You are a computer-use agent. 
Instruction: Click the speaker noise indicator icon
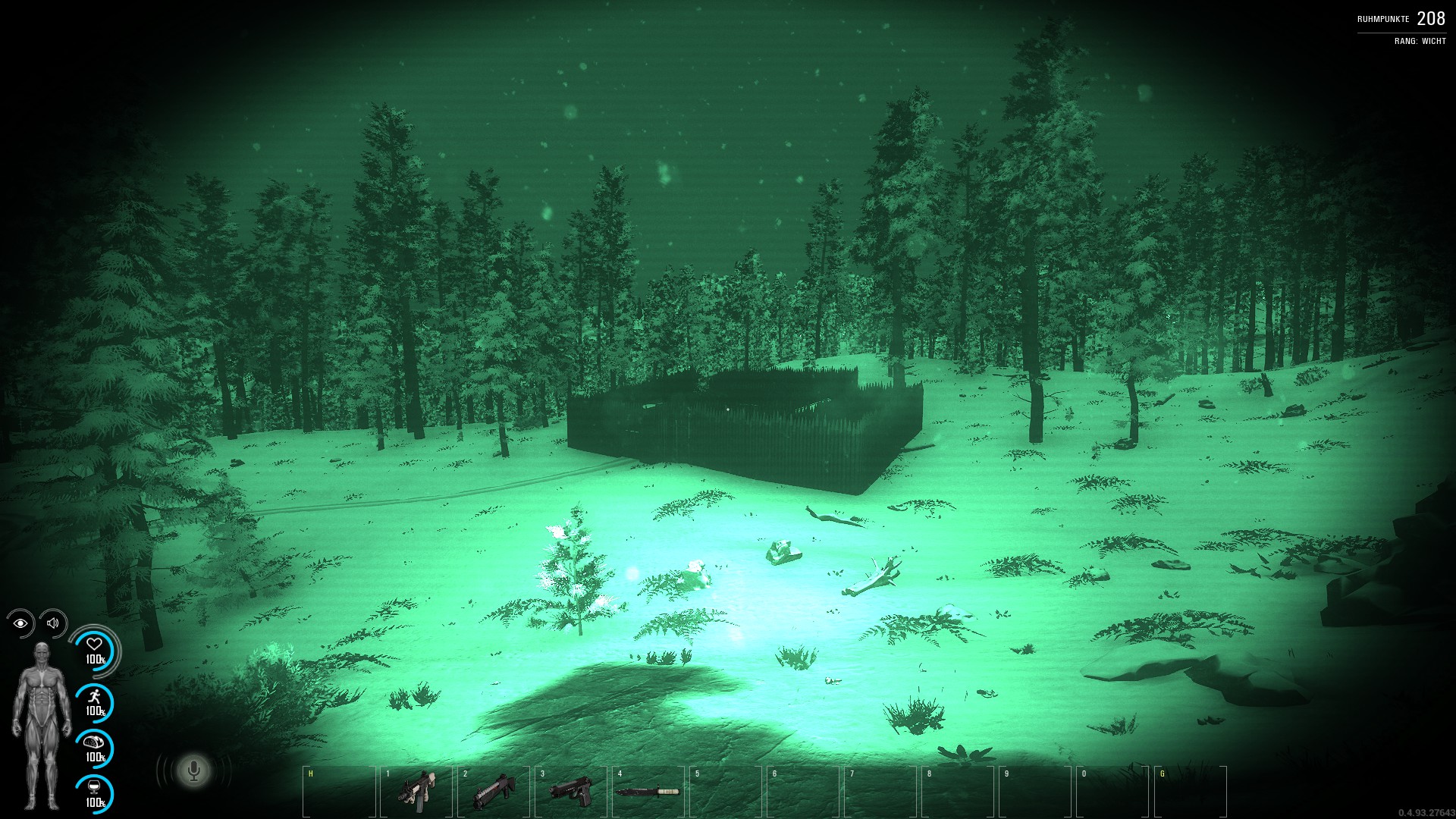click(53, 623)
